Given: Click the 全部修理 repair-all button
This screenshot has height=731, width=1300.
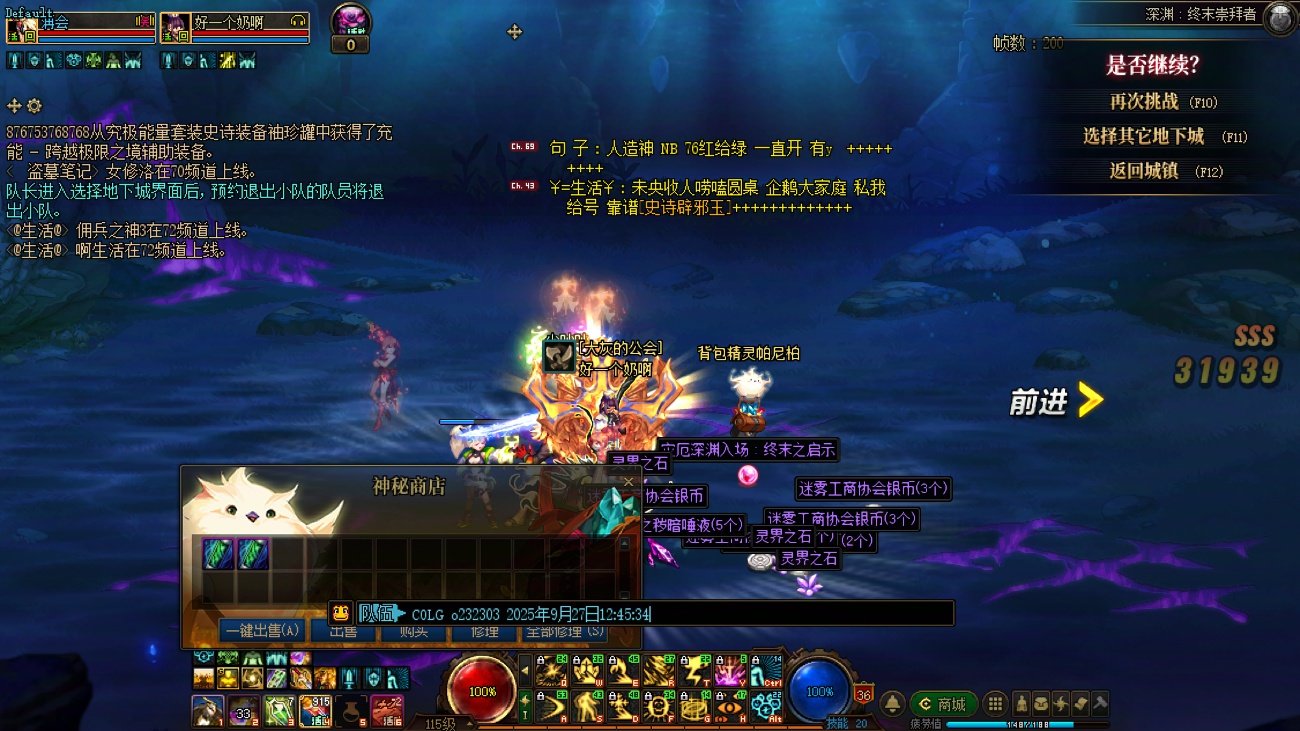Looking at the screenshot, I should pyautogui.click(x=565, y=631).
